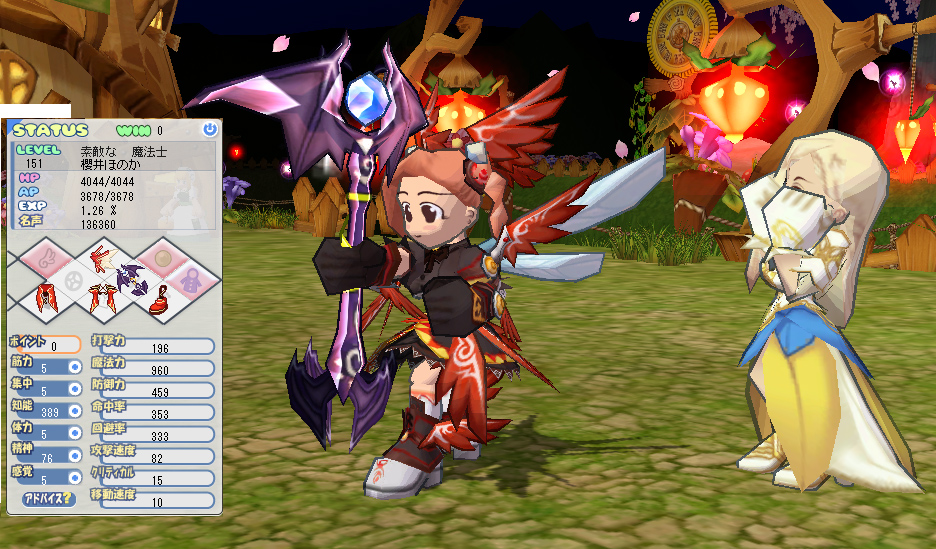This screenshot has width=936, height=549.
Task: Add a point to 体力 stamina
Action: tap(74, 434)
